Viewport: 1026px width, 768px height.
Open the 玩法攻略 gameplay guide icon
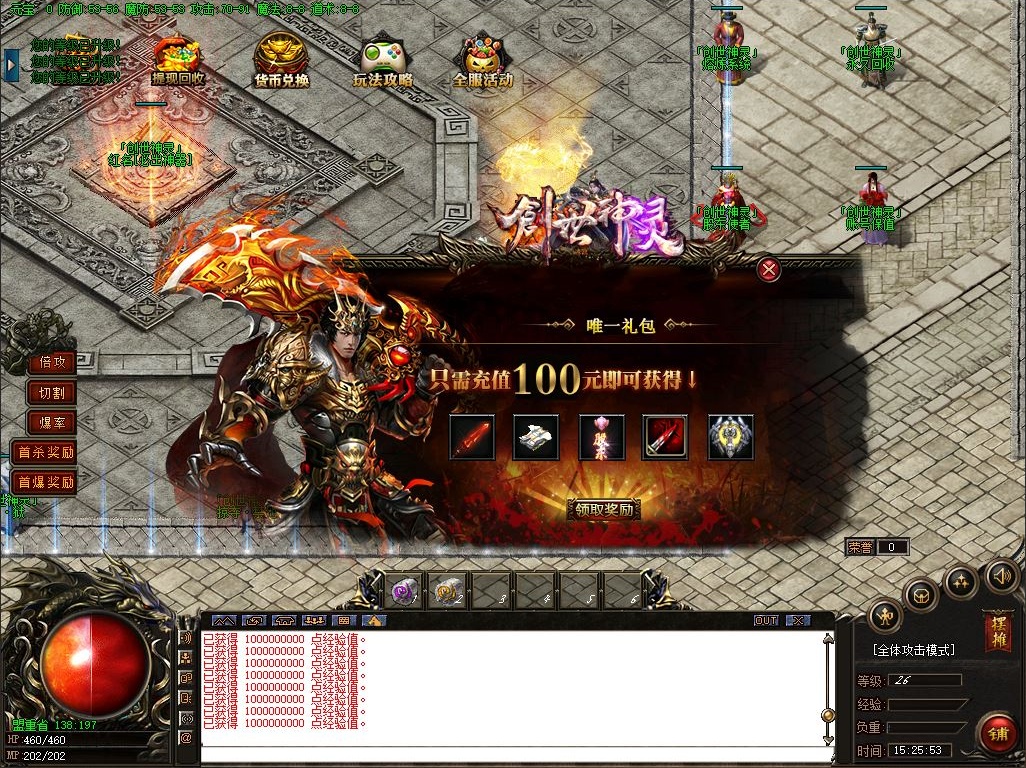tap(383, 62)
